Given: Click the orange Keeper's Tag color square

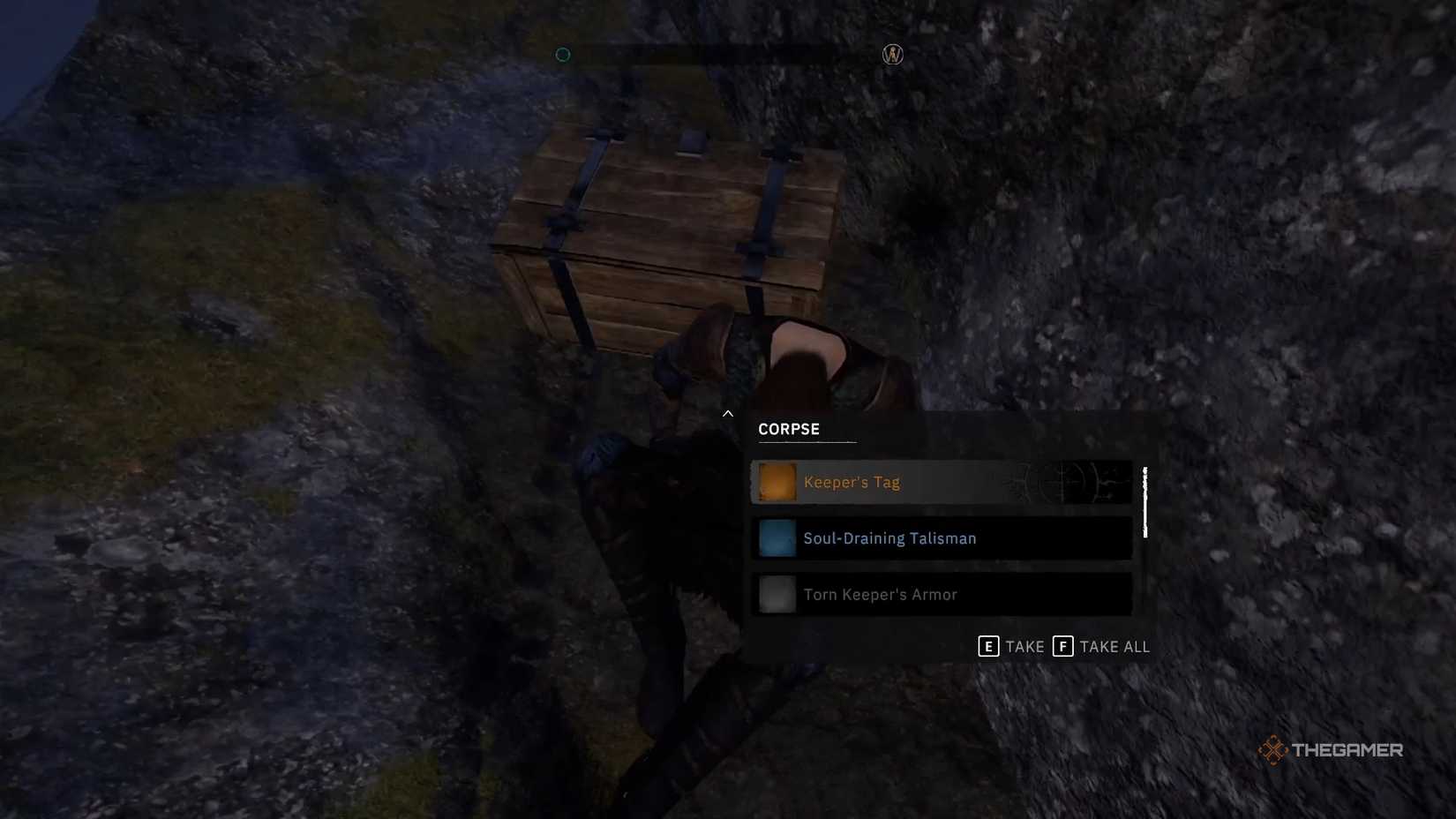Looking at the screenshot, I should click(776, 482).
